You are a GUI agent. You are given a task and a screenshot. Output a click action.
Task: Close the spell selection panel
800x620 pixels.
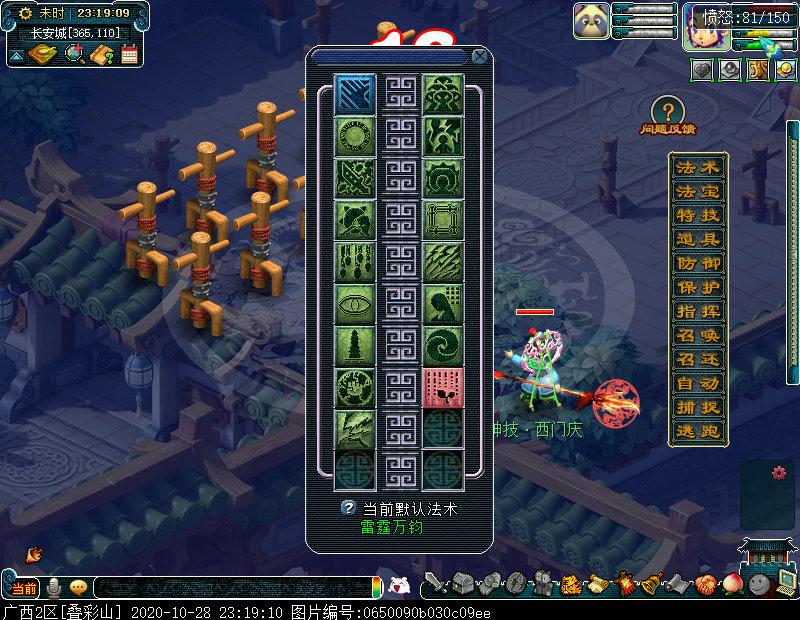pyautogui.click(x=480, y=57)
